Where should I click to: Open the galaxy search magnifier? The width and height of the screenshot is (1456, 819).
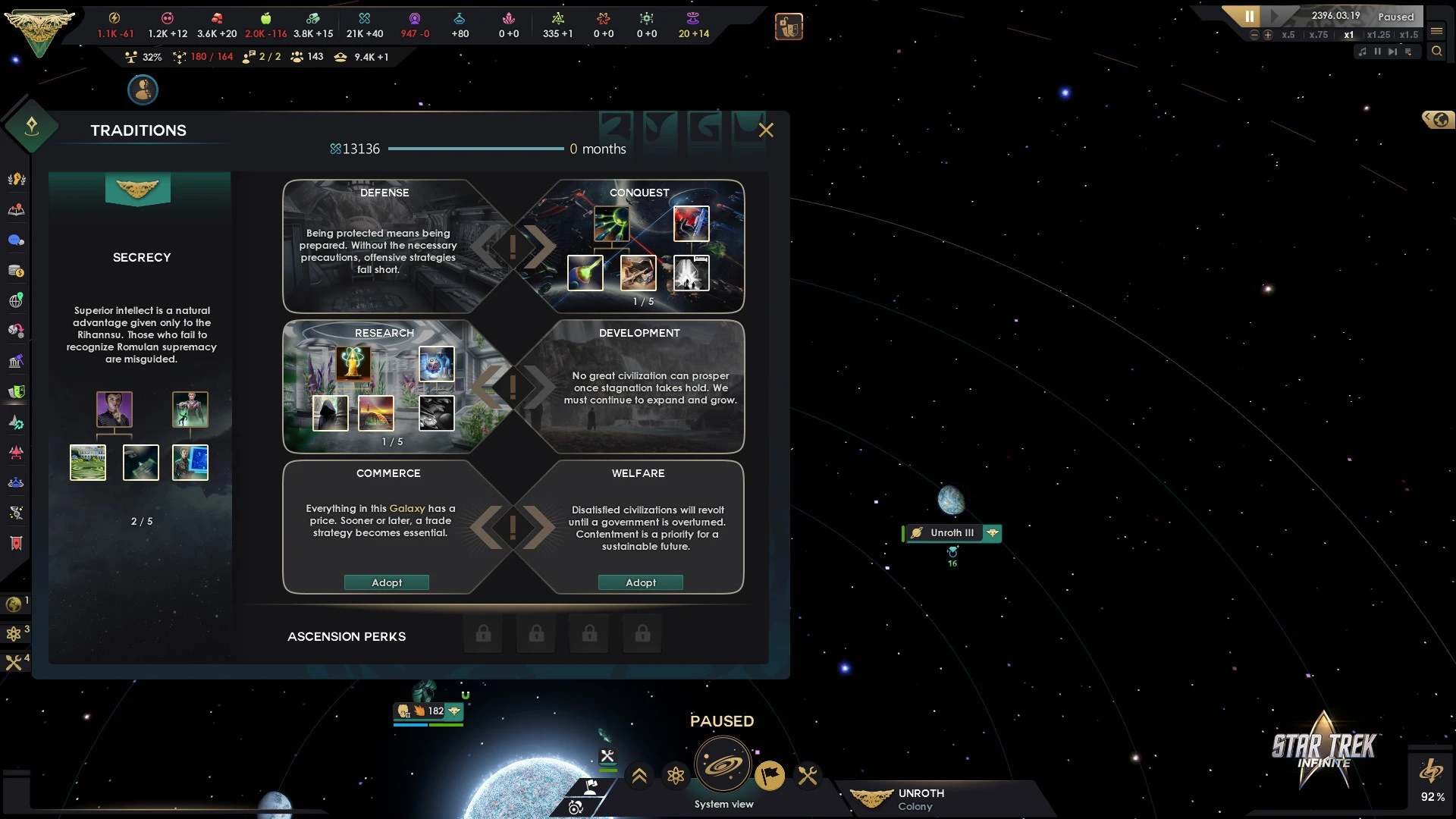pos(1436,52)
